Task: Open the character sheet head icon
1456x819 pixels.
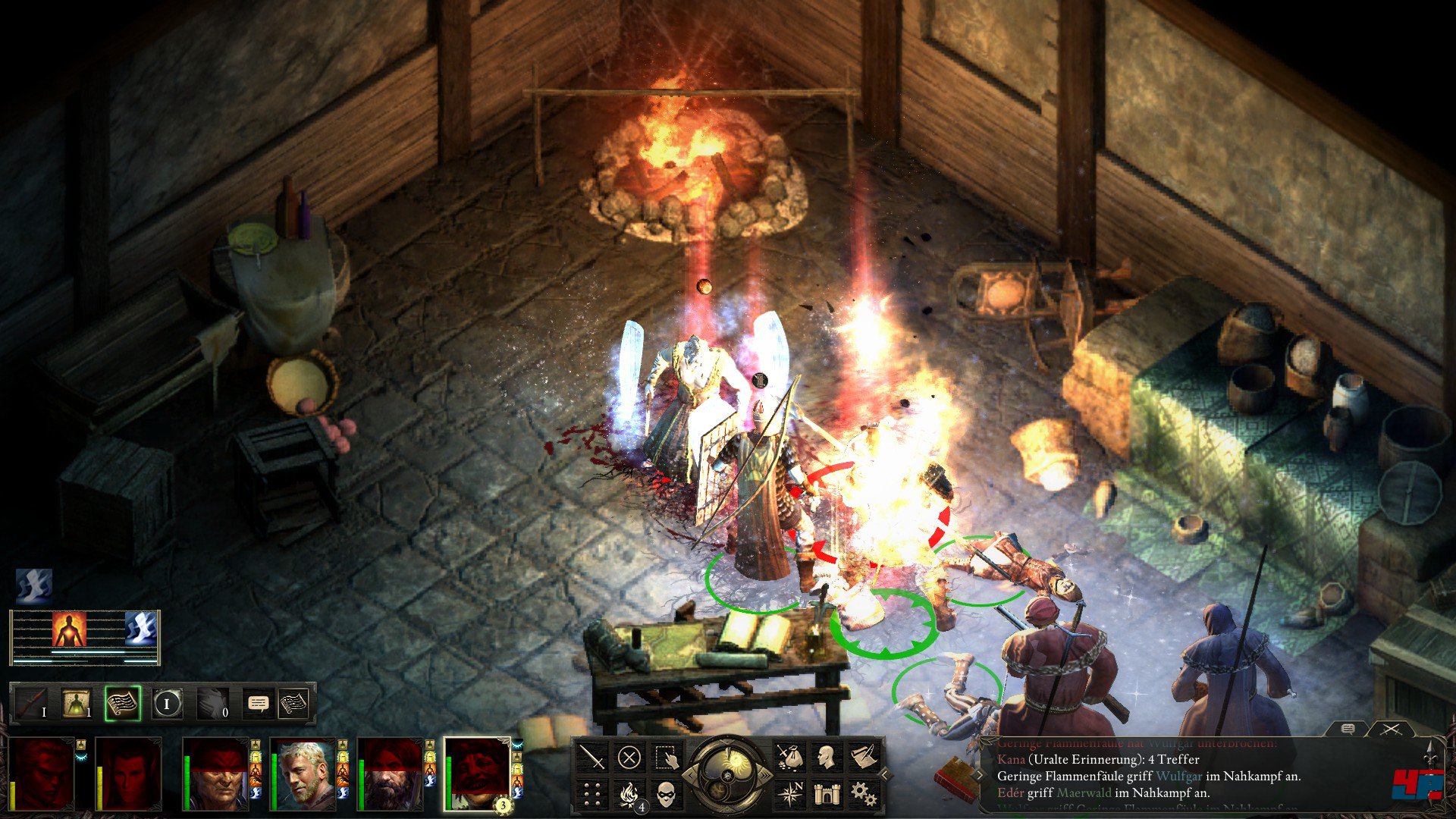Action: 826,757
